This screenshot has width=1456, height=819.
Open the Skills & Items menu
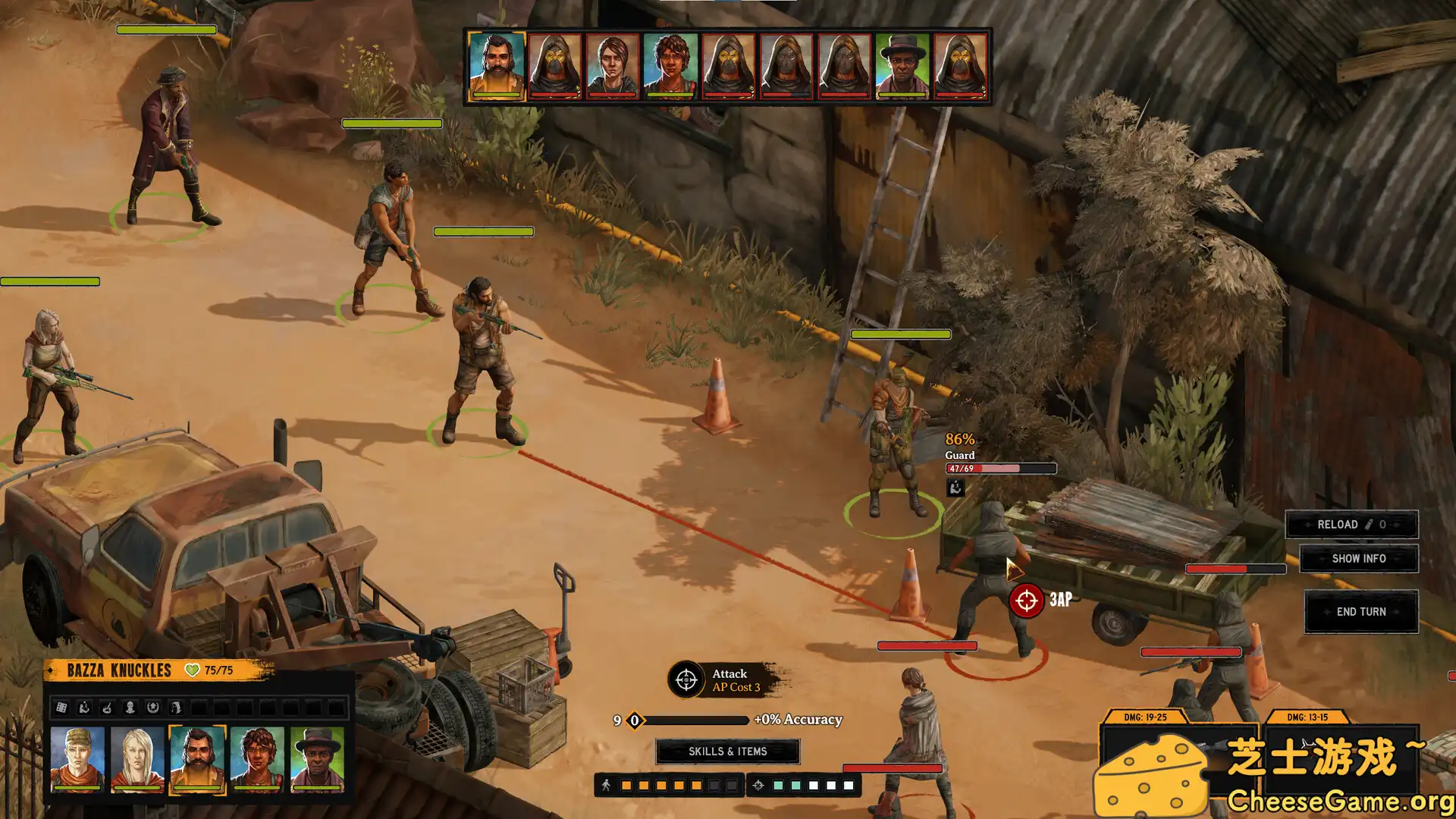tap(727, 752)
